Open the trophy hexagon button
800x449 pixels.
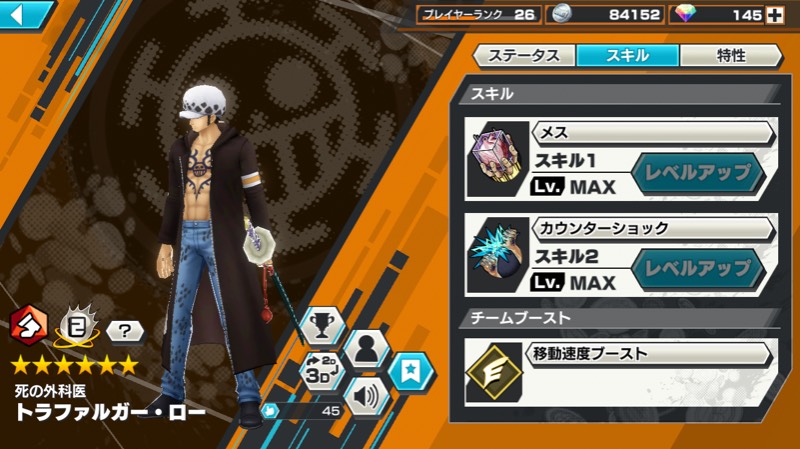point(322,326)
